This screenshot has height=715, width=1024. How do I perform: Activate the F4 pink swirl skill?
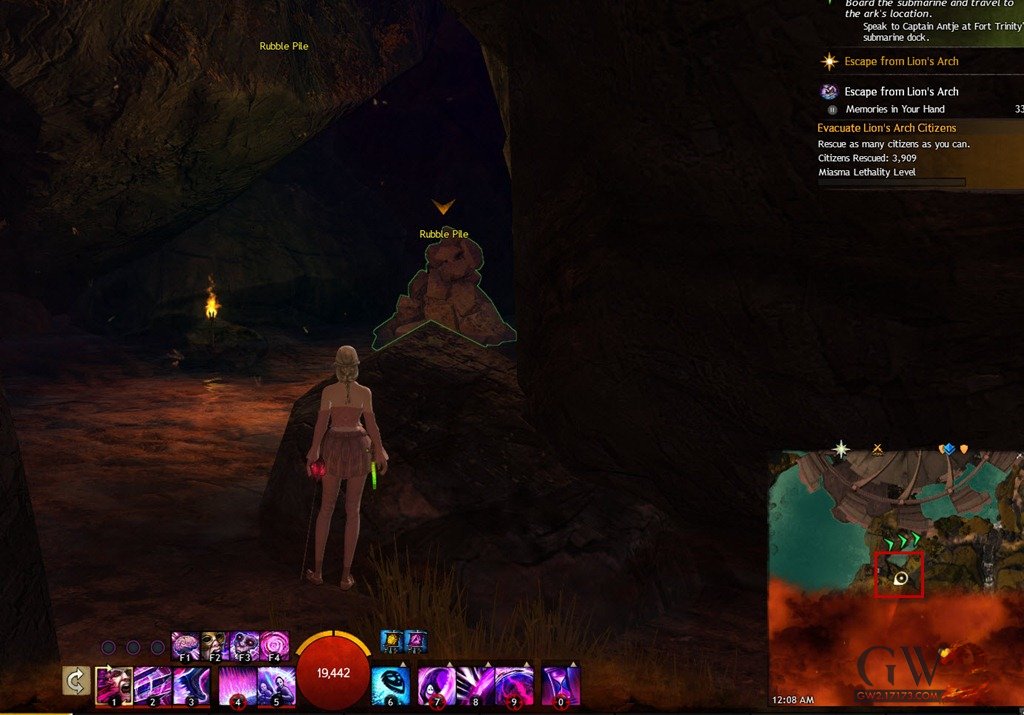coord(274,645)
